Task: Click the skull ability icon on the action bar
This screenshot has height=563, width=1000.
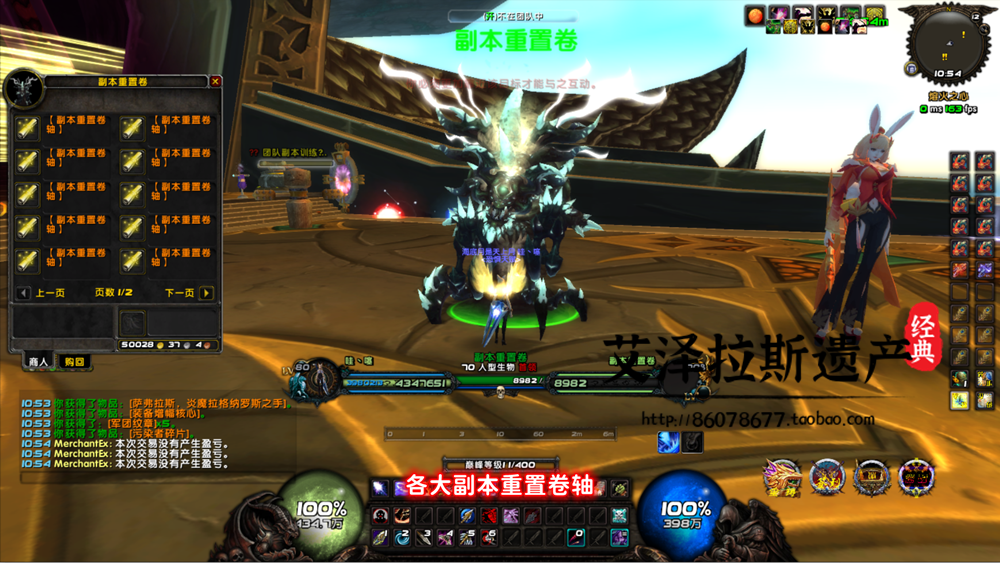Action: click(620, 516)
